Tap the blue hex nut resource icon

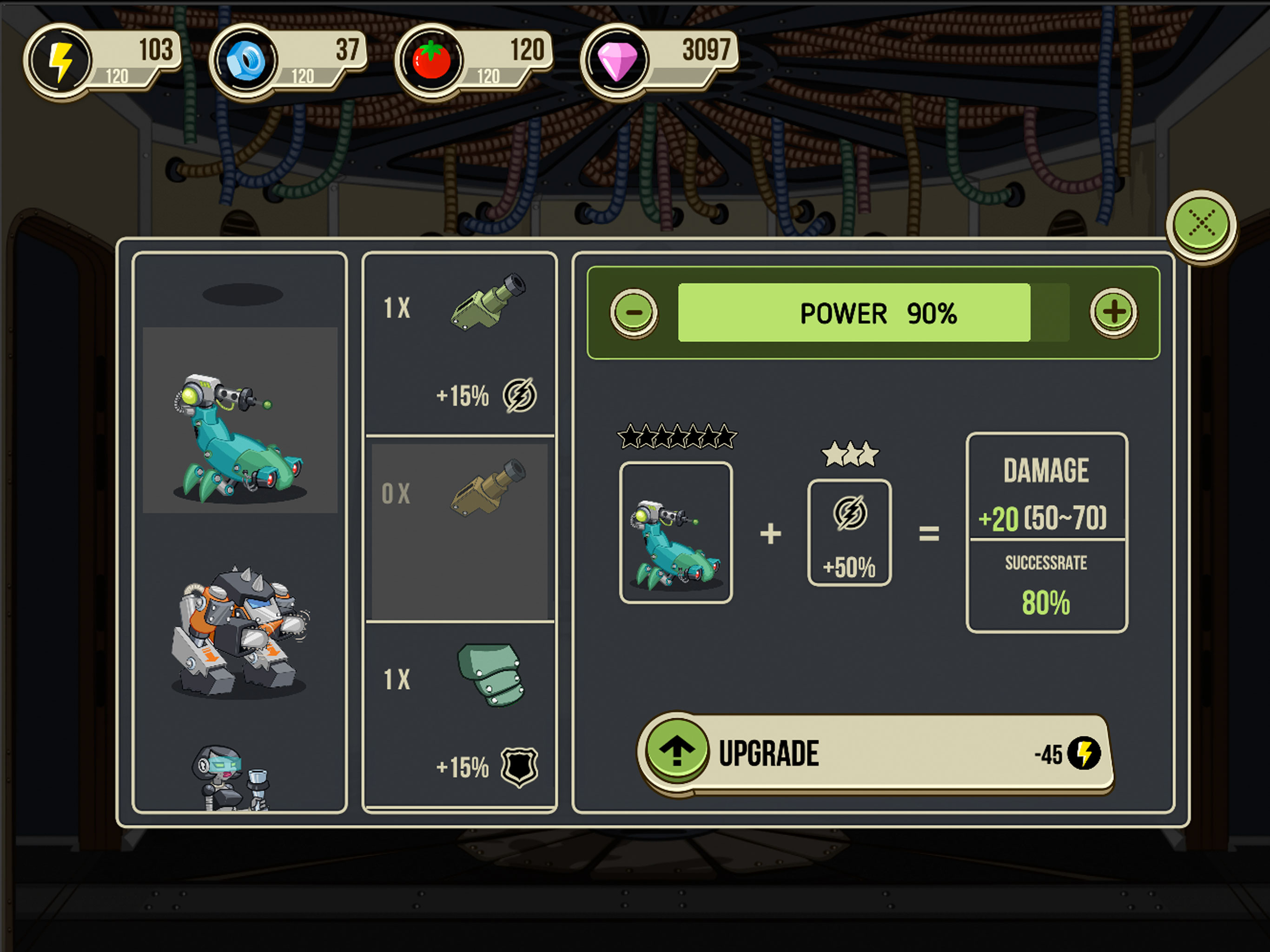(245, 61)
